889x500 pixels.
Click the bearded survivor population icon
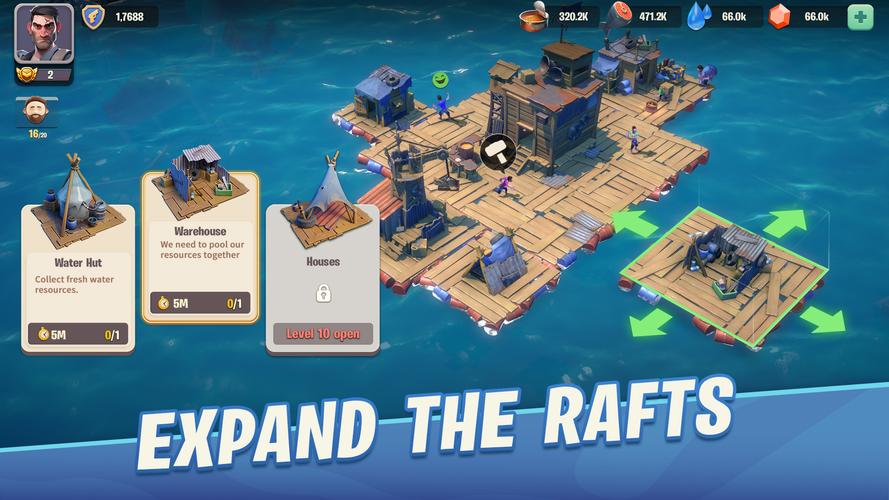tap(38, 111)
